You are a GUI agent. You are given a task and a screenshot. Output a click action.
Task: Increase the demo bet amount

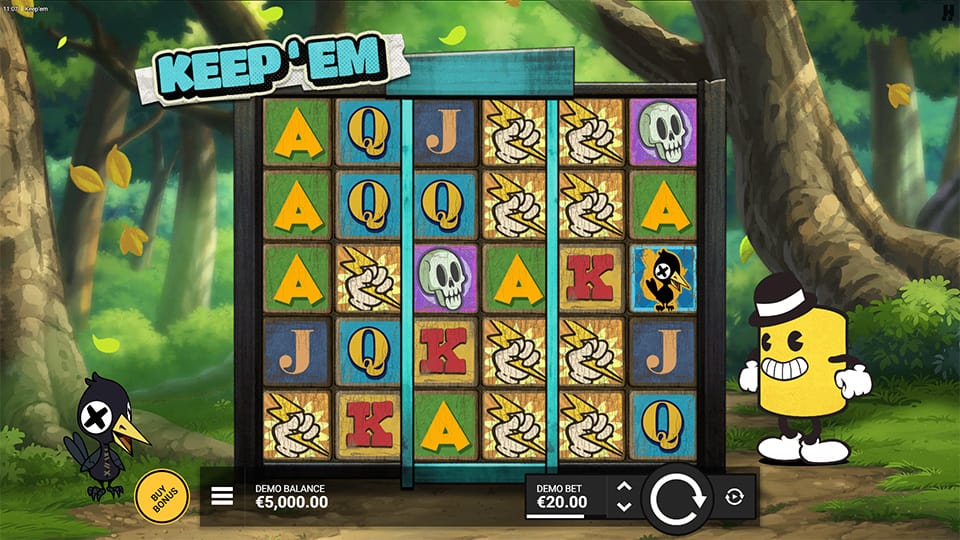(x=624, y=487)
